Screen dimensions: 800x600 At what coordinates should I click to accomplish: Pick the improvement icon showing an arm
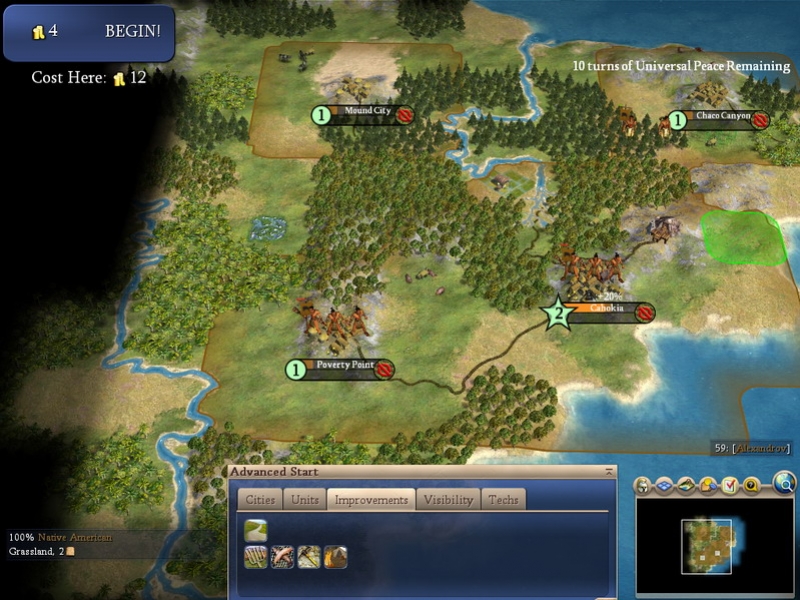(282, 557)
